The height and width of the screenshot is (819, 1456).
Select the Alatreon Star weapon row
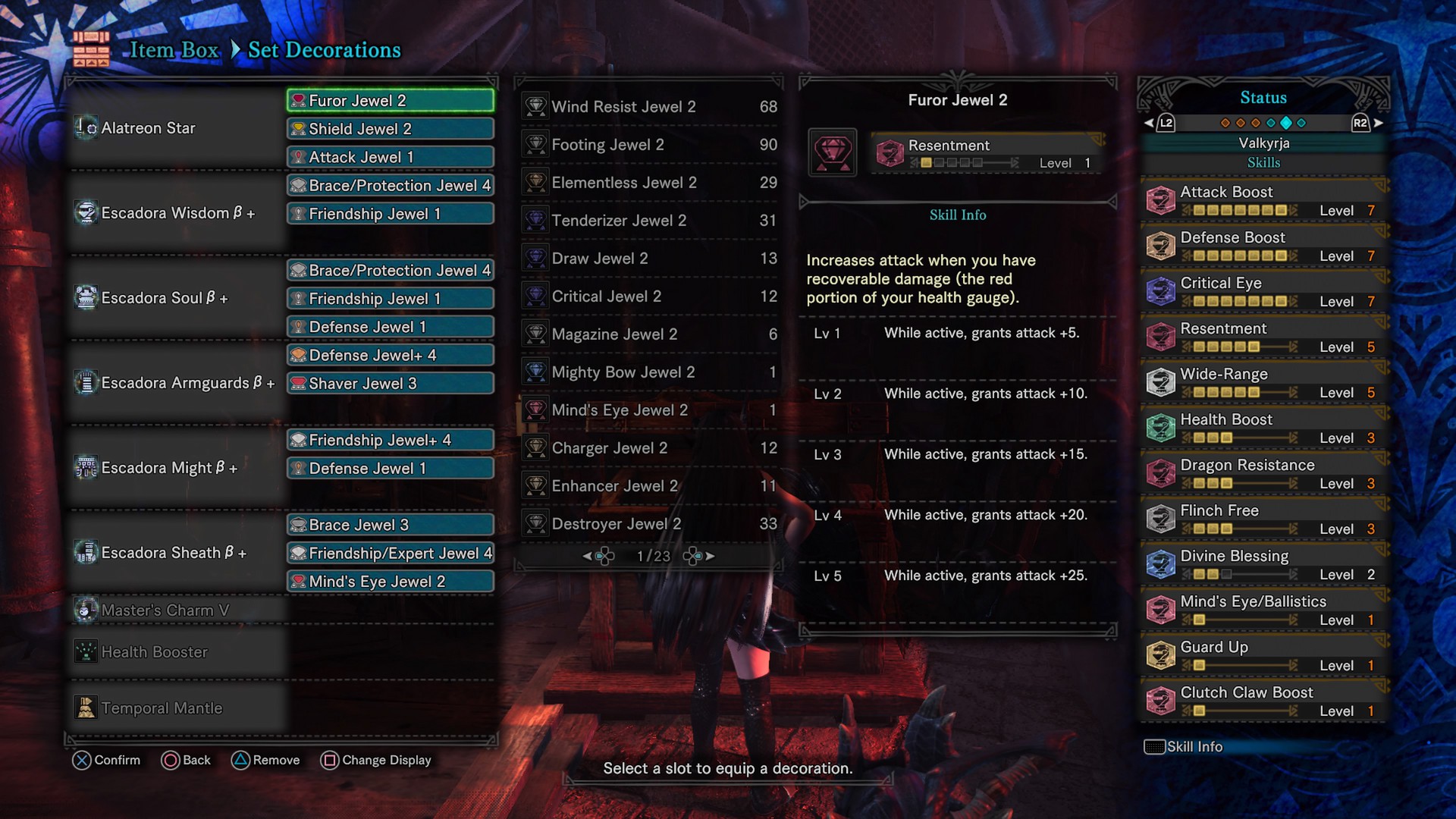tap(149, 128)
